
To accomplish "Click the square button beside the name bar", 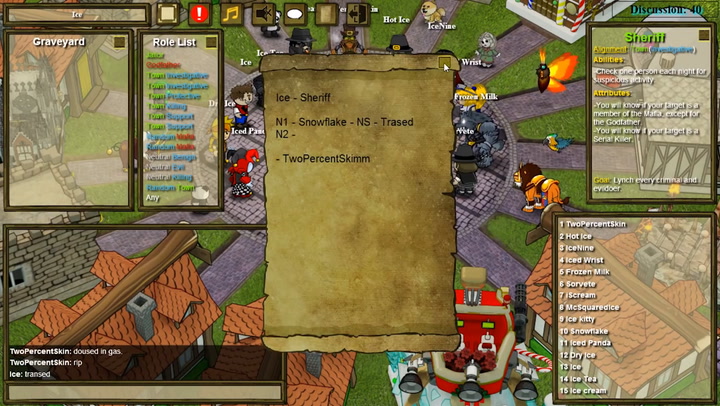I will click(x=167, y=14).
